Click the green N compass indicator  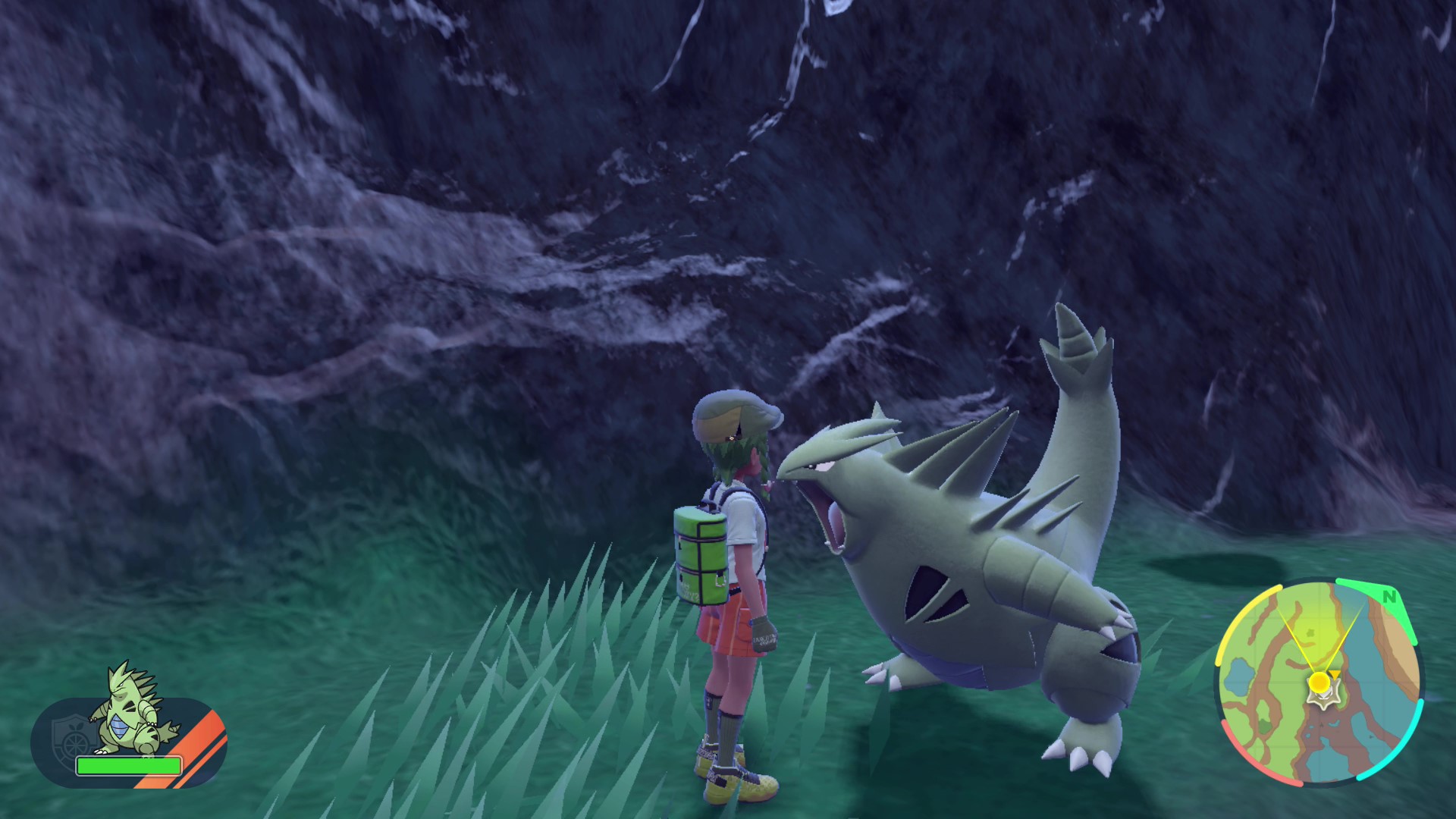[1389, 597]
